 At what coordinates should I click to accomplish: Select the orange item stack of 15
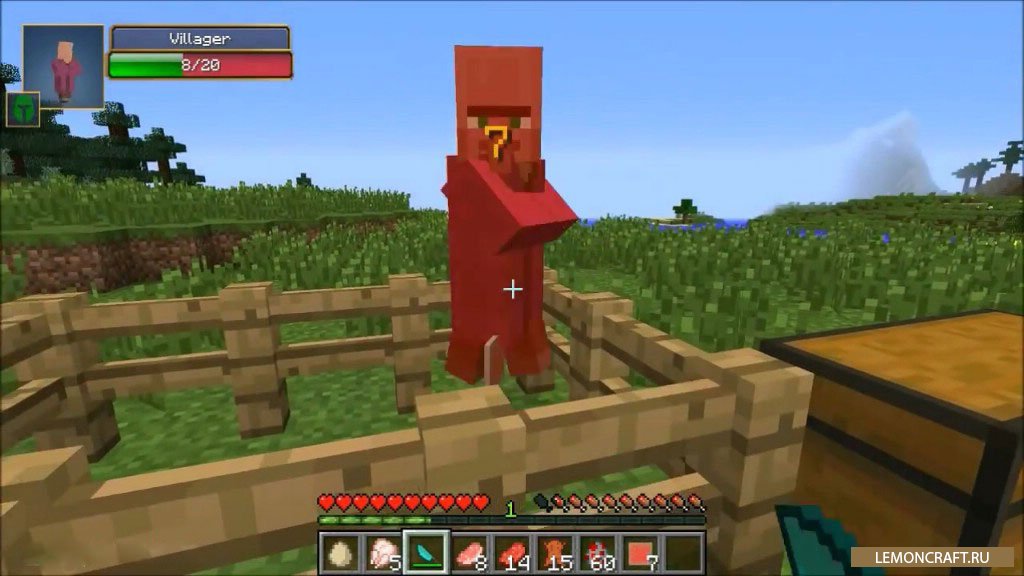556,553
